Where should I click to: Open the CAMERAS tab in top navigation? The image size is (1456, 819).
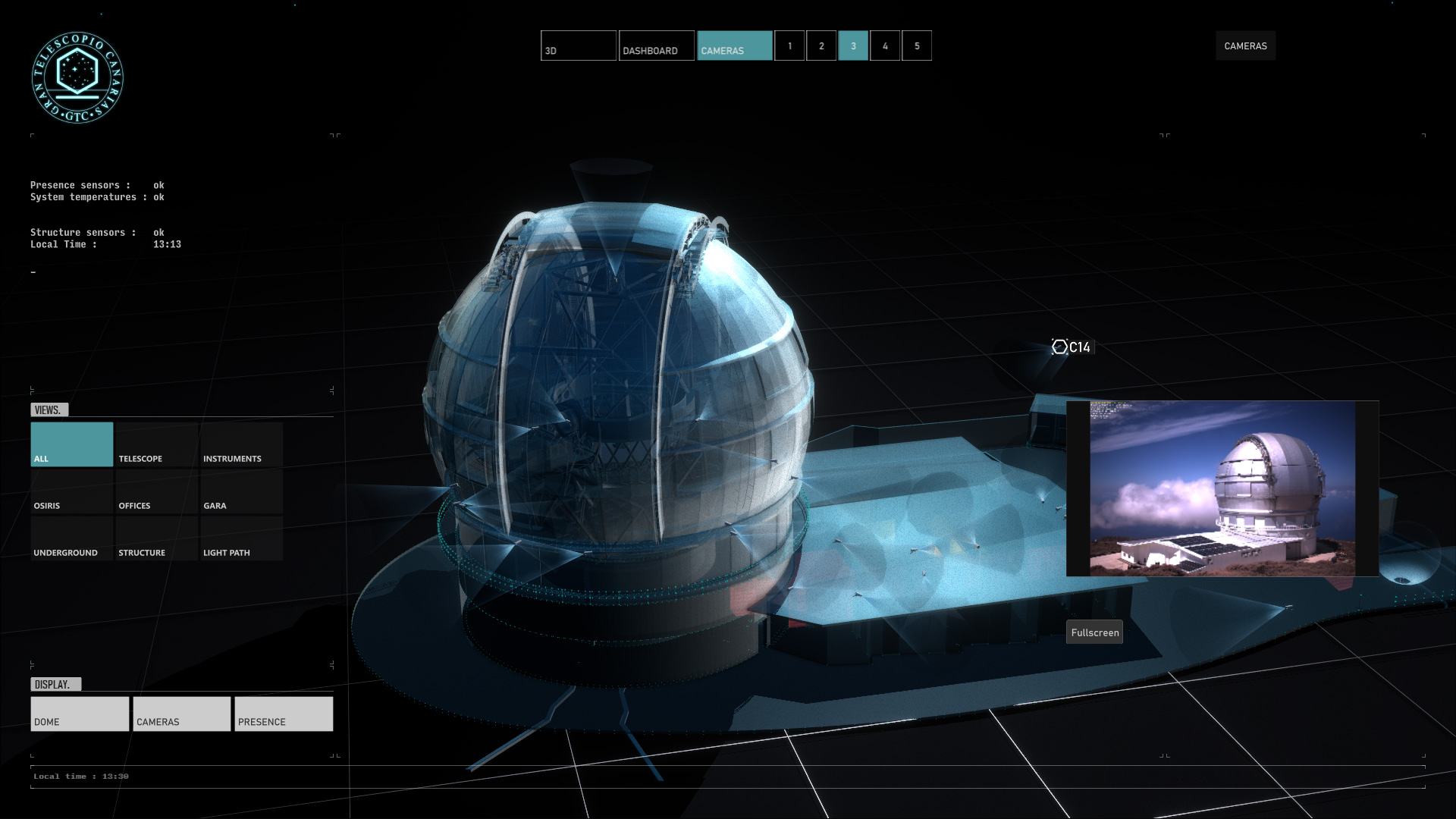[x=733, y=45]
